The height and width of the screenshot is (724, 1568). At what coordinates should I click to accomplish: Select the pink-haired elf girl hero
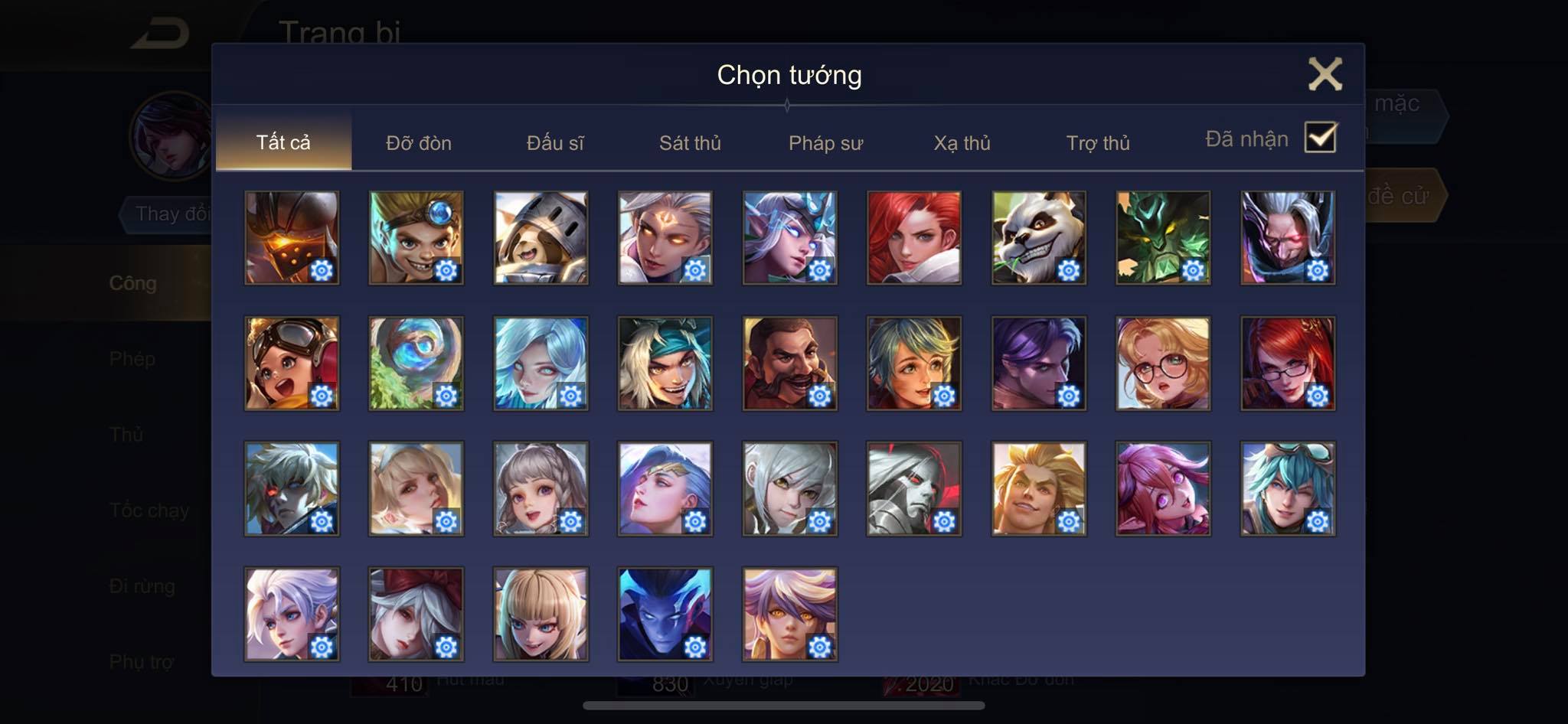[x=1163, y=489]
